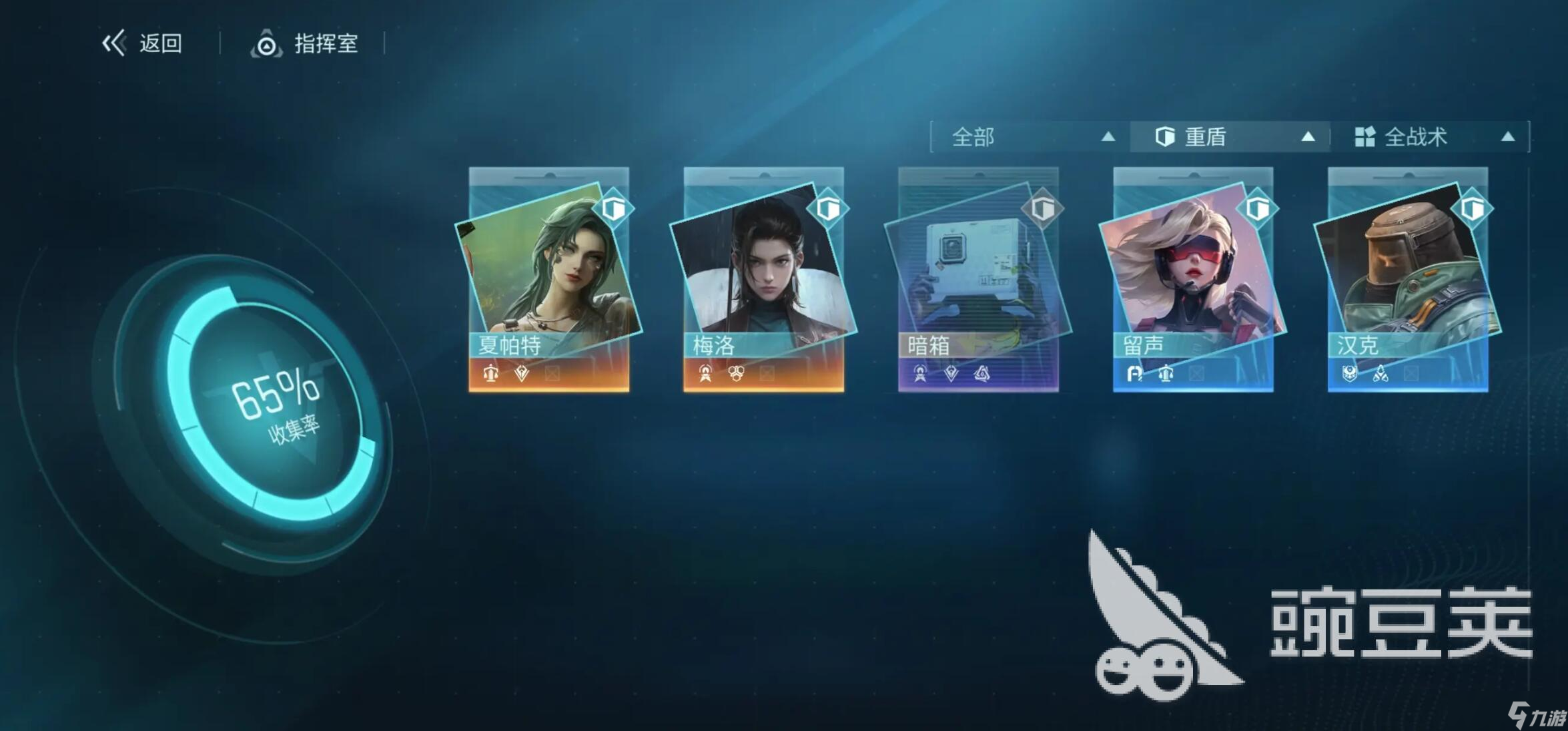Image resolution: width=1568 pixels, height=731 pixels.
Task: Select the scale/balance trait icon under 夏帕特
Action: [490, 374]
